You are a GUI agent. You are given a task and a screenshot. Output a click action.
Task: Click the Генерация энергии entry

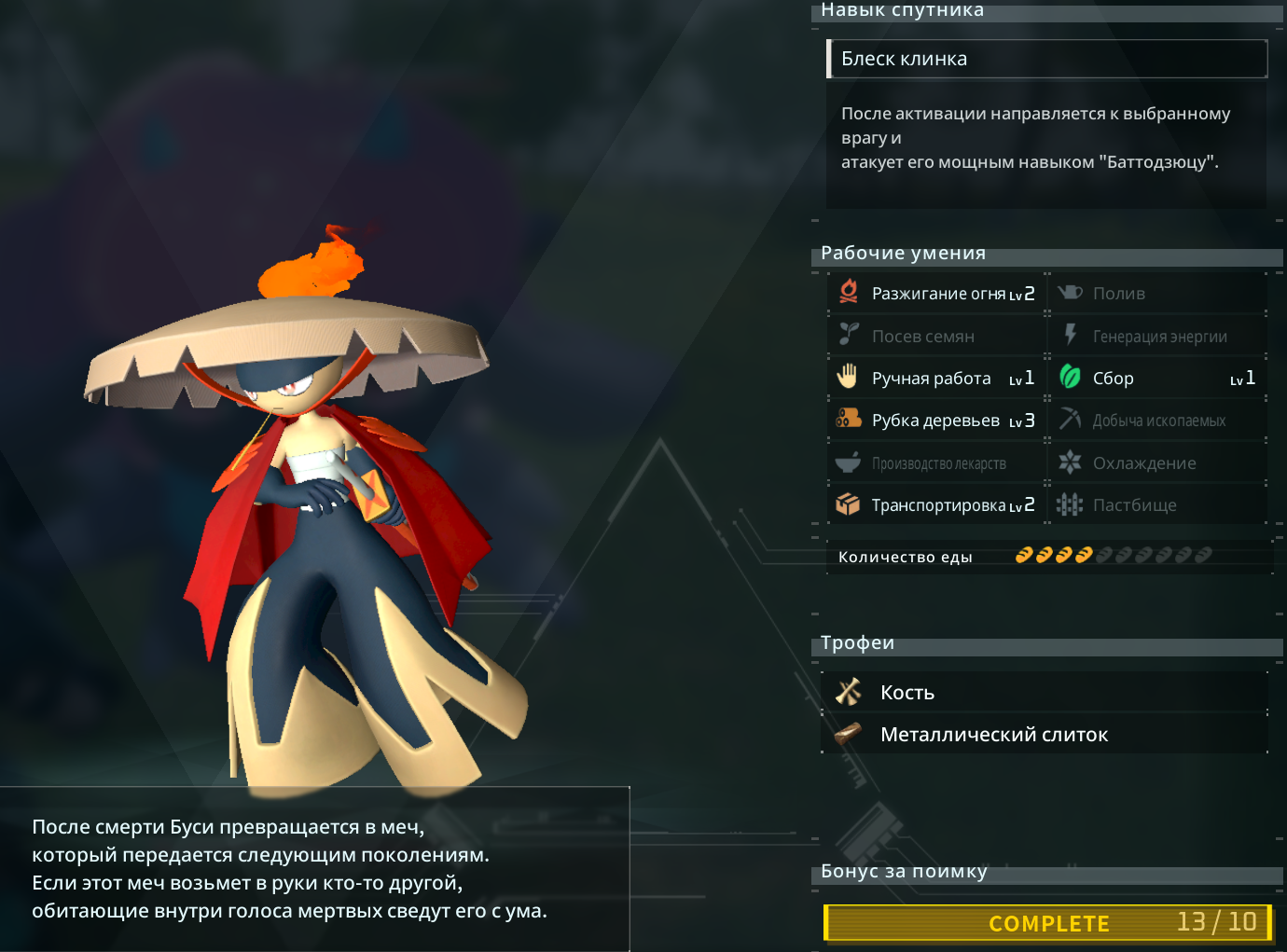(x=1156, y=337)
